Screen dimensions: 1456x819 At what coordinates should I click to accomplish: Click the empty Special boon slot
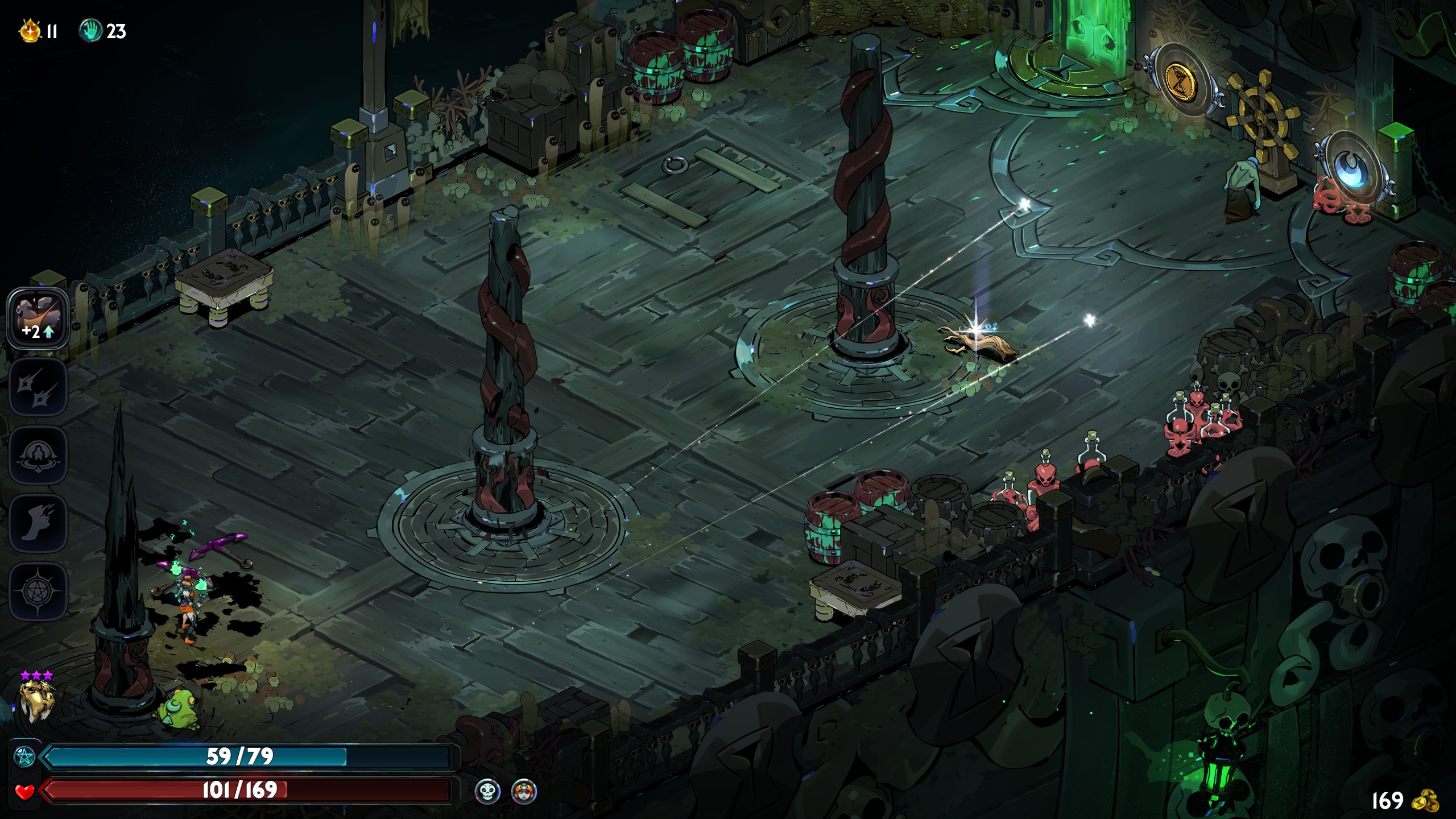[x=38, y=388]
